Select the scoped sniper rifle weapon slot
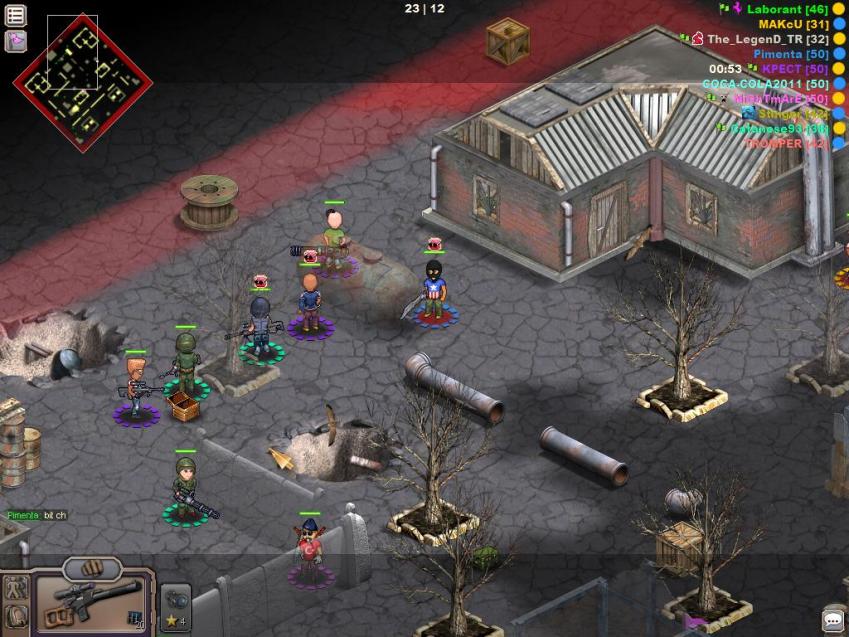 pos(93,602)
